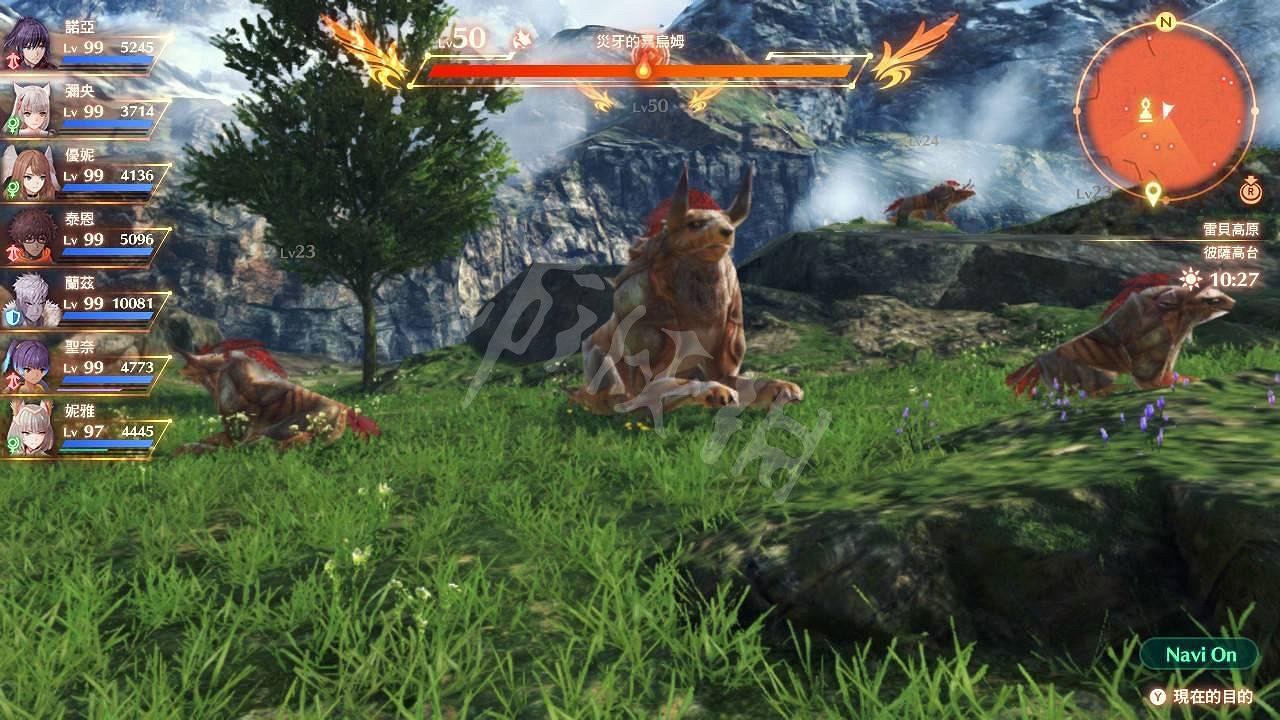Click the Lv50 badge above the boss bar
The width and height of the screenshot is (1280, 720).
point(462,38)
